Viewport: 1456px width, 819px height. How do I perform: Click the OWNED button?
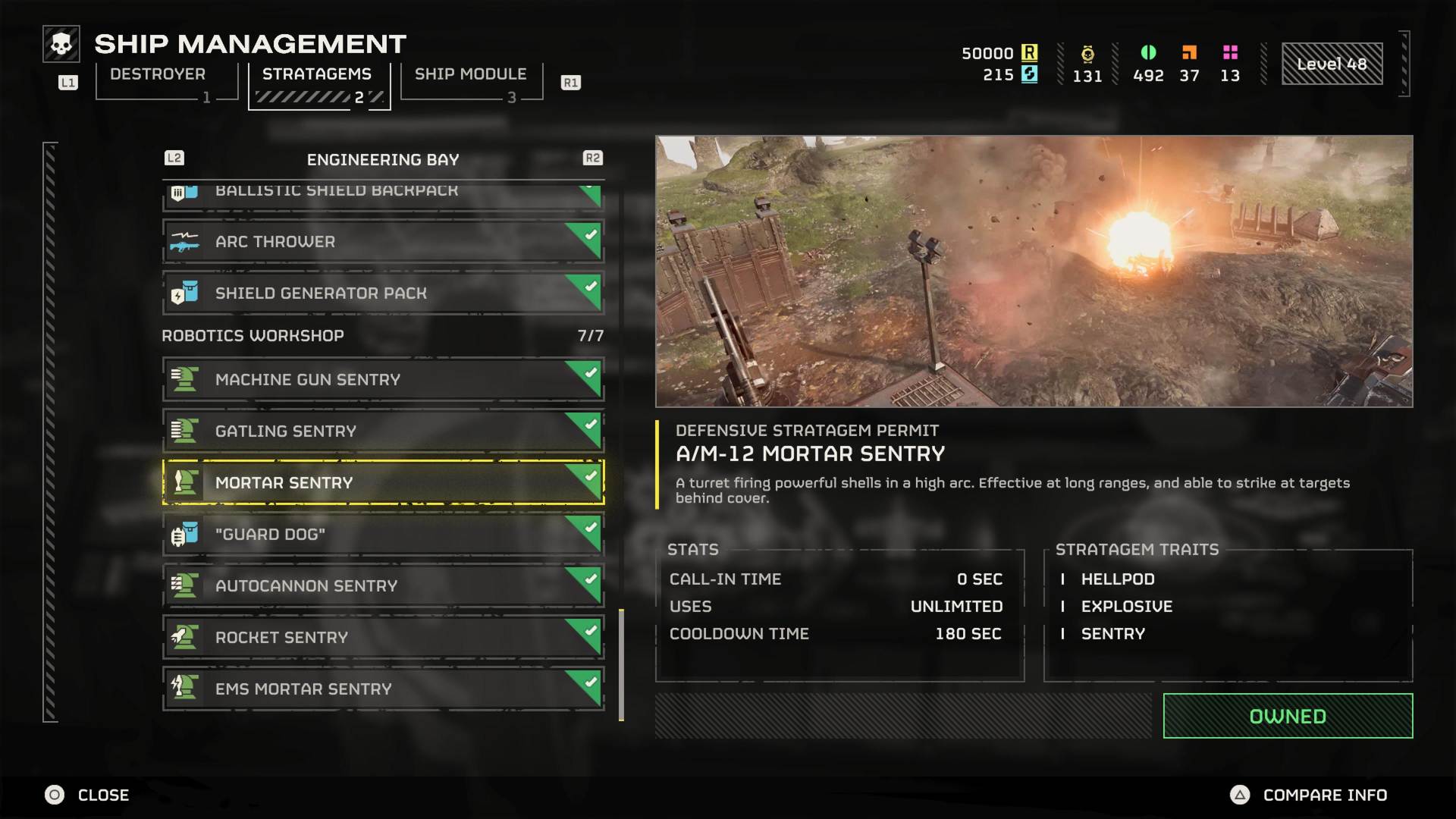click(1287, 715)
